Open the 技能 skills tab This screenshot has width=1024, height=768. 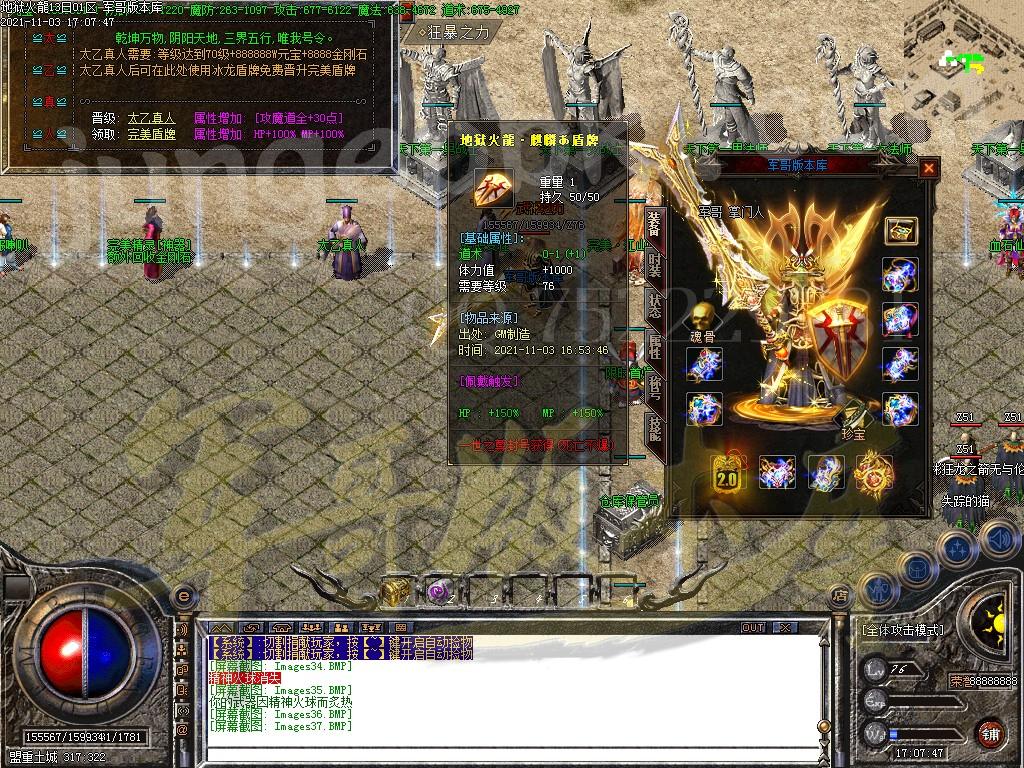tap(654, 429)
